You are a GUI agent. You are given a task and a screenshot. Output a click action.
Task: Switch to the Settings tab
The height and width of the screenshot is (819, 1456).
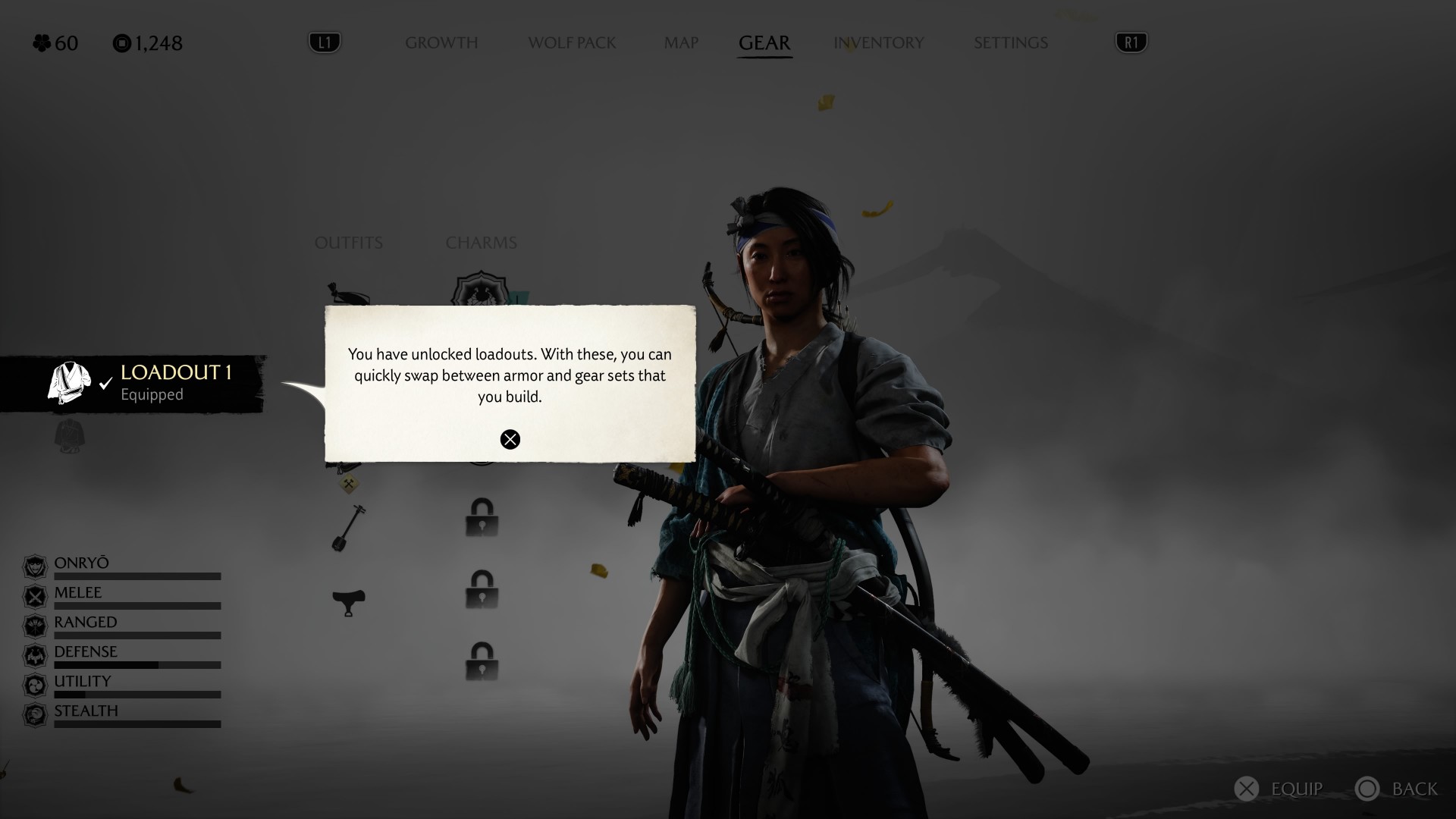(x=1010, y=43)
